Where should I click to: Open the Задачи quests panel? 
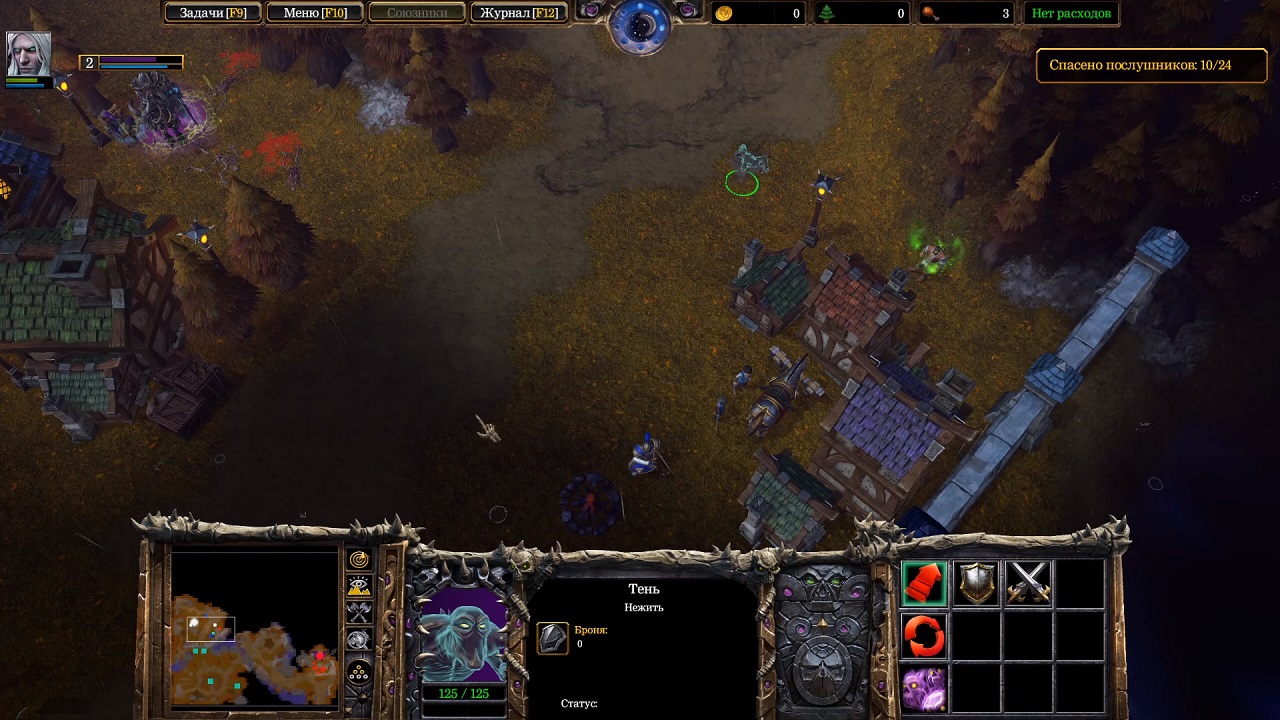[212, 13]
